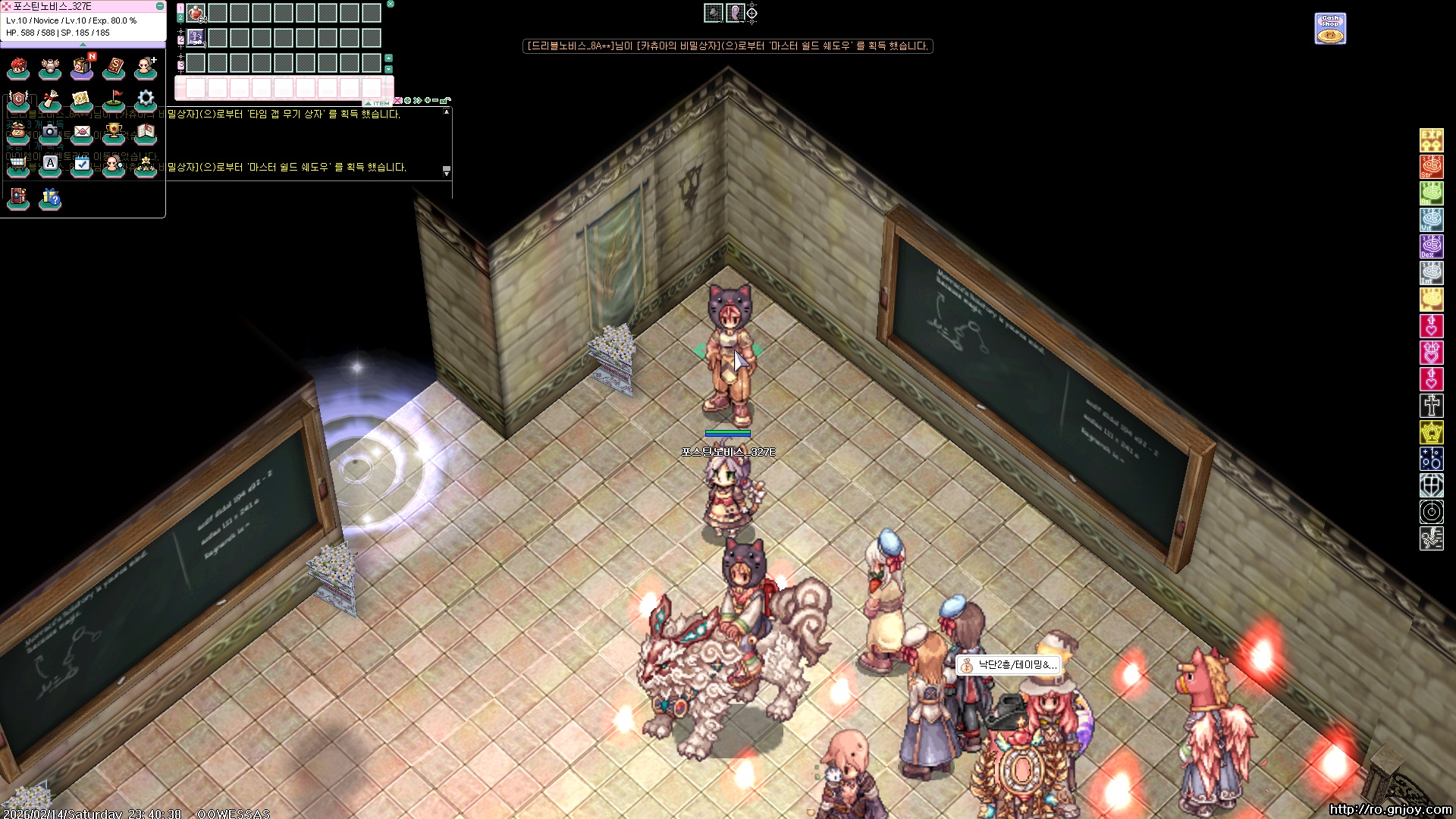This screenshot has height=819, width=1456.
Task: Open the gift box help icon
Action: (x=50, y=199)
